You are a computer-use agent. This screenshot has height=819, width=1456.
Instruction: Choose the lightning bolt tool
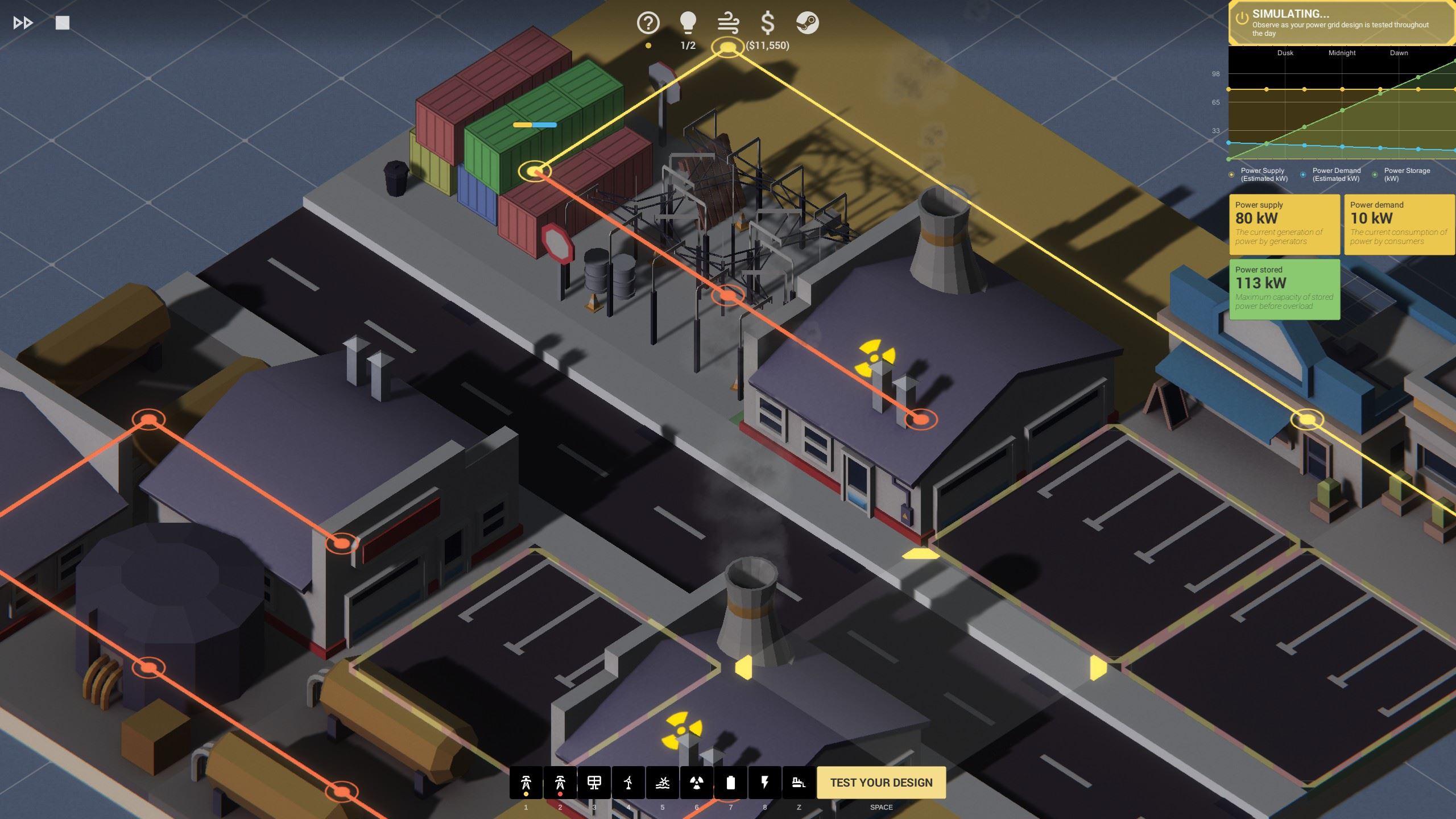765,783
